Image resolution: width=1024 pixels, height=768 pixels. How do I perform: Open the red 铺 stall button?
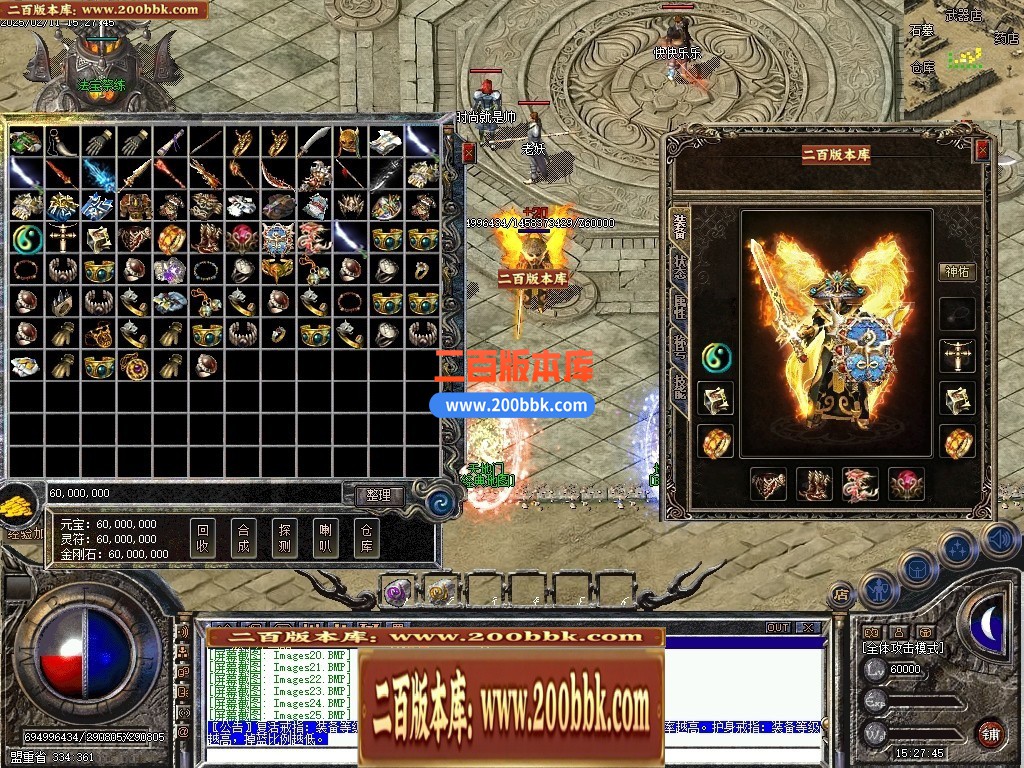click(x=989, y=733)
